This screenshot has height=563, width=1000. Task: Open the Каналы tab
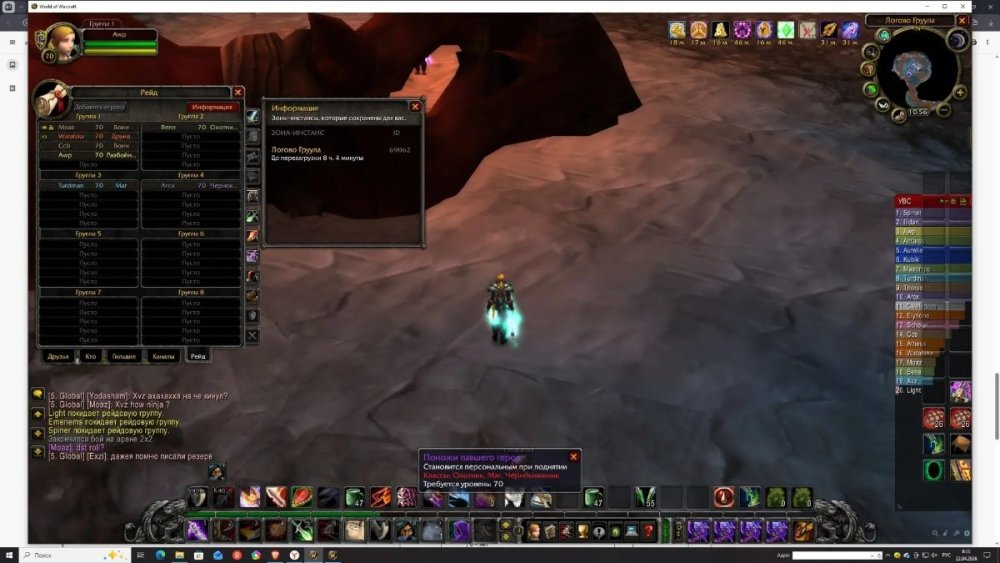(x=163, y=356)
